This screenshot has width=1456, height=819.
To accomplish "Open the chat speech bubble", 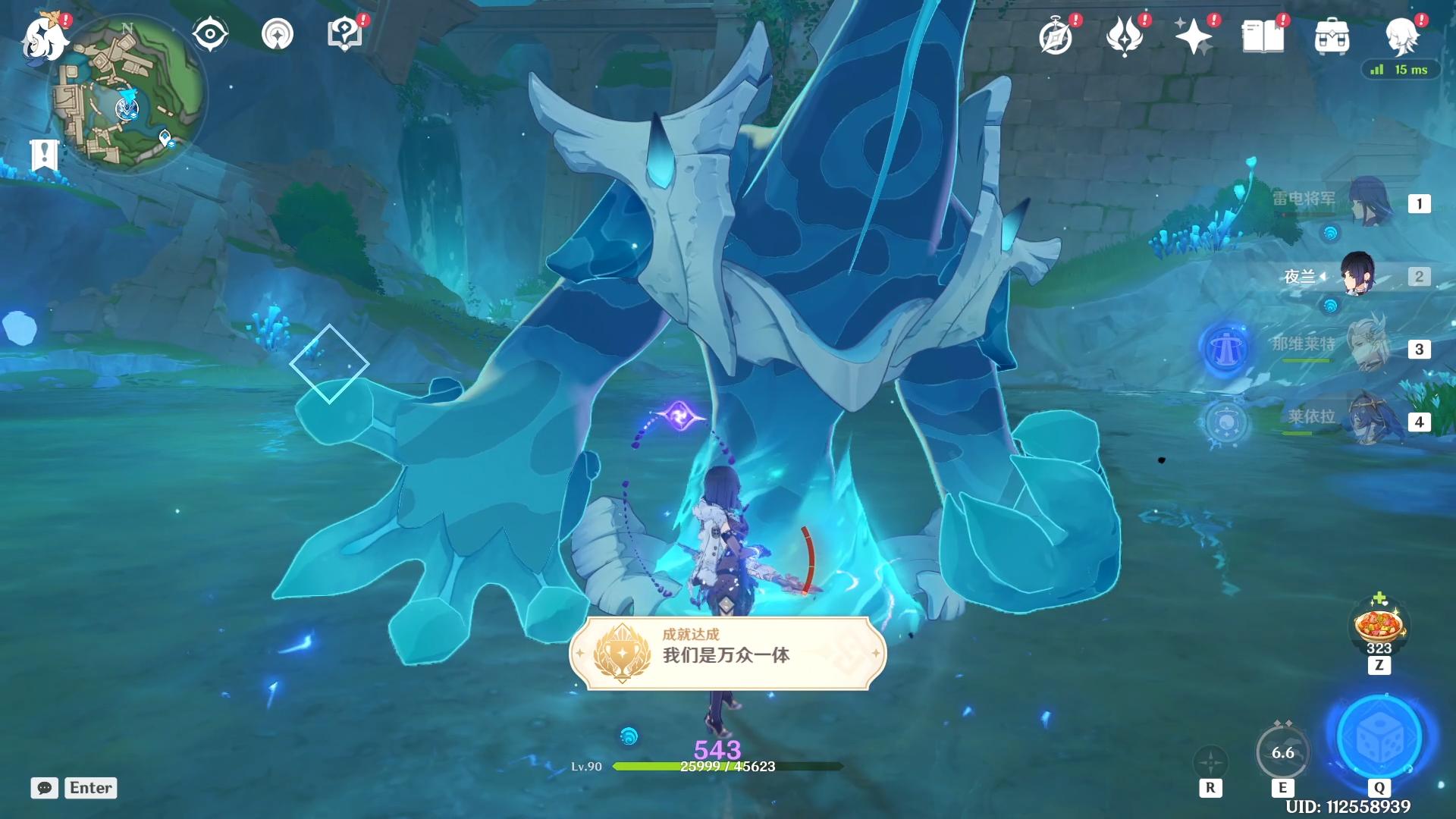I will tap(45, 788).
